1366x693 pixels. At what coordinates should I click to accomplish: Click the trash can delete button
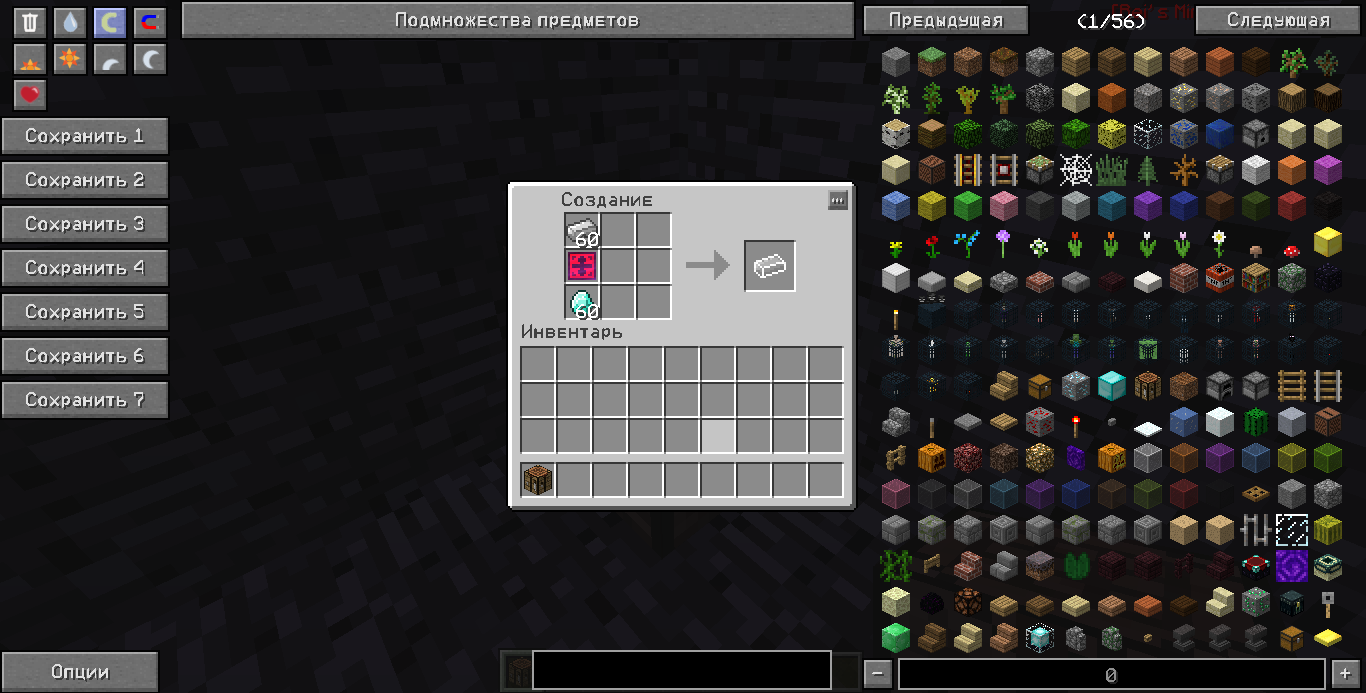(x=30, y=23)
